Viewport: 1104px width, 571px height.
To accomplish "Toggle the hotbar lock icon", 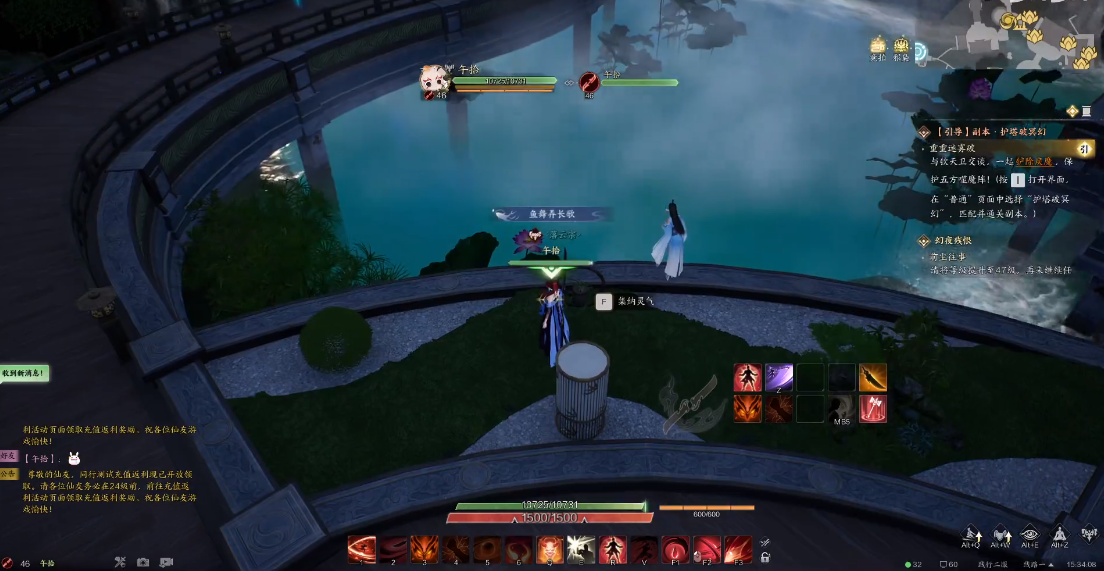I will [765, 557].
